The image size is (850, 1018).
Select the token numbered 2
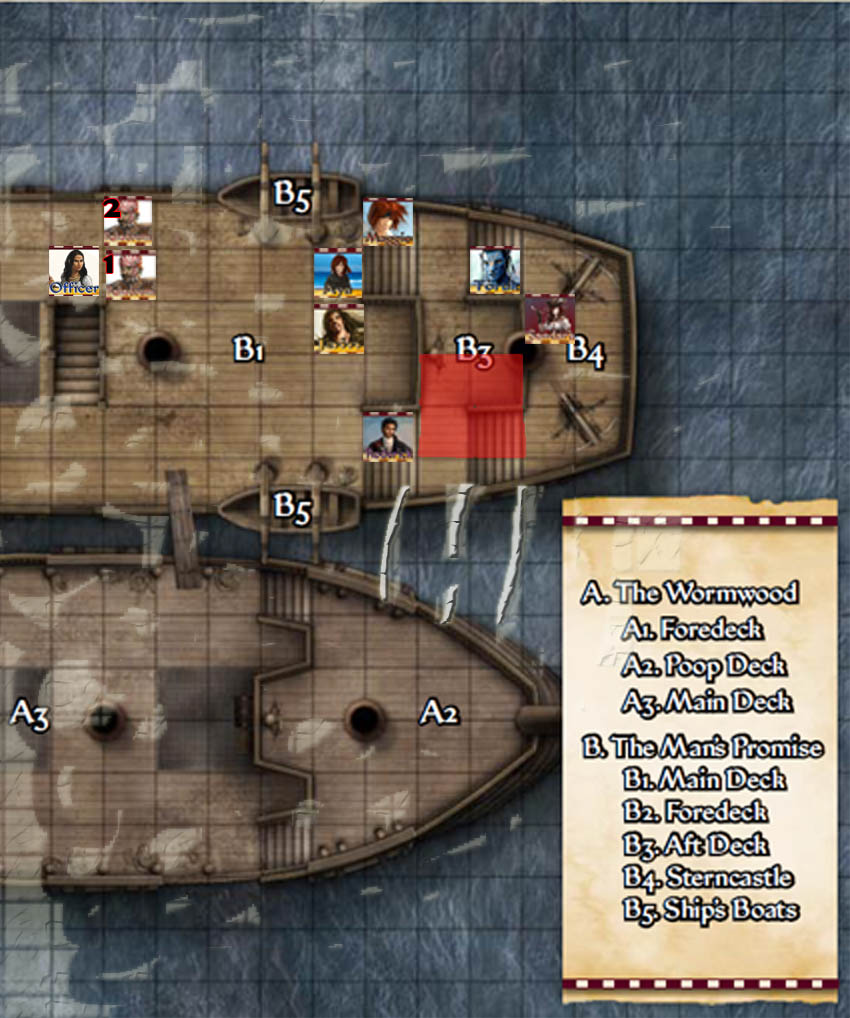click(128, 221)
